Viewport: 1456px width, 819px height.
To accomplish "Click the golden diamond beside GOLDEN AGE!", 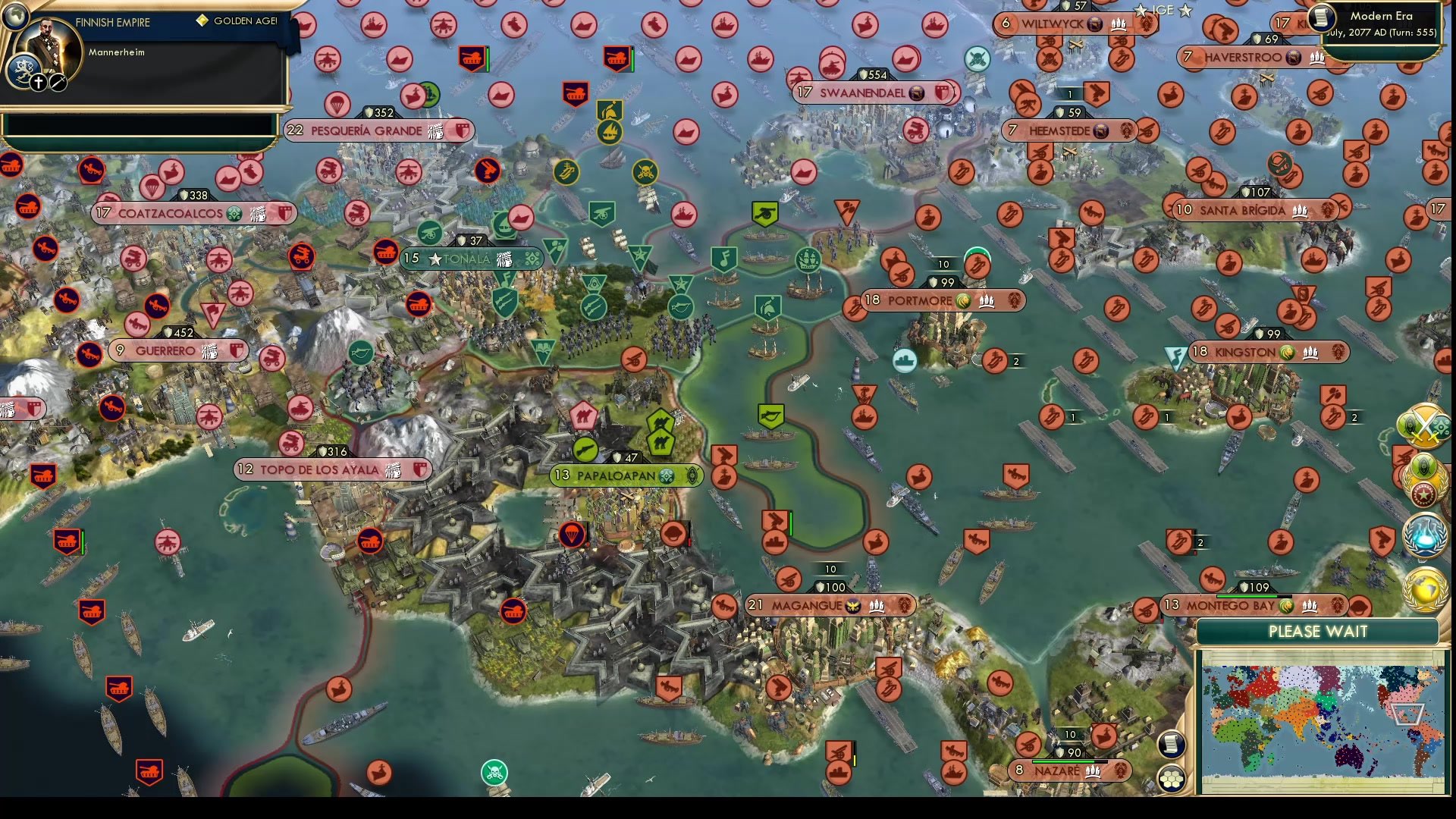I will click(x=202, y=21).
